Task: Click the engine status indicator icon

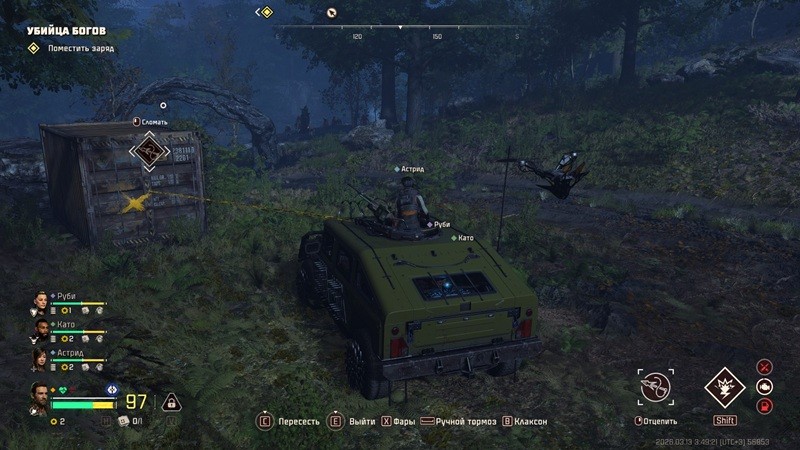Action: 765,386
